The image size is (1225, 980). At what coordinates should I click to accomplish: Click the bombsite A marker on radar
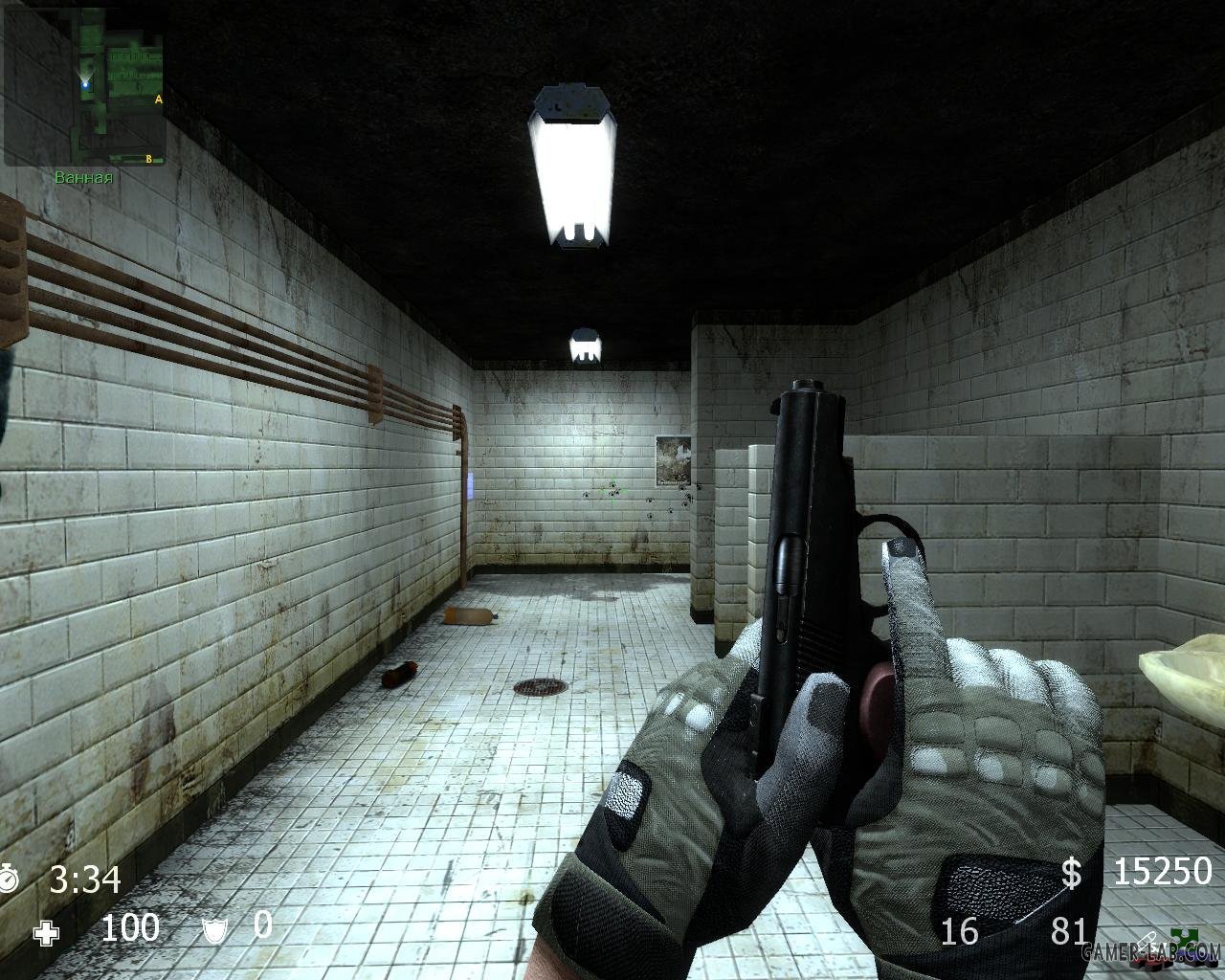pyautogui.click(x=158, y=99)
